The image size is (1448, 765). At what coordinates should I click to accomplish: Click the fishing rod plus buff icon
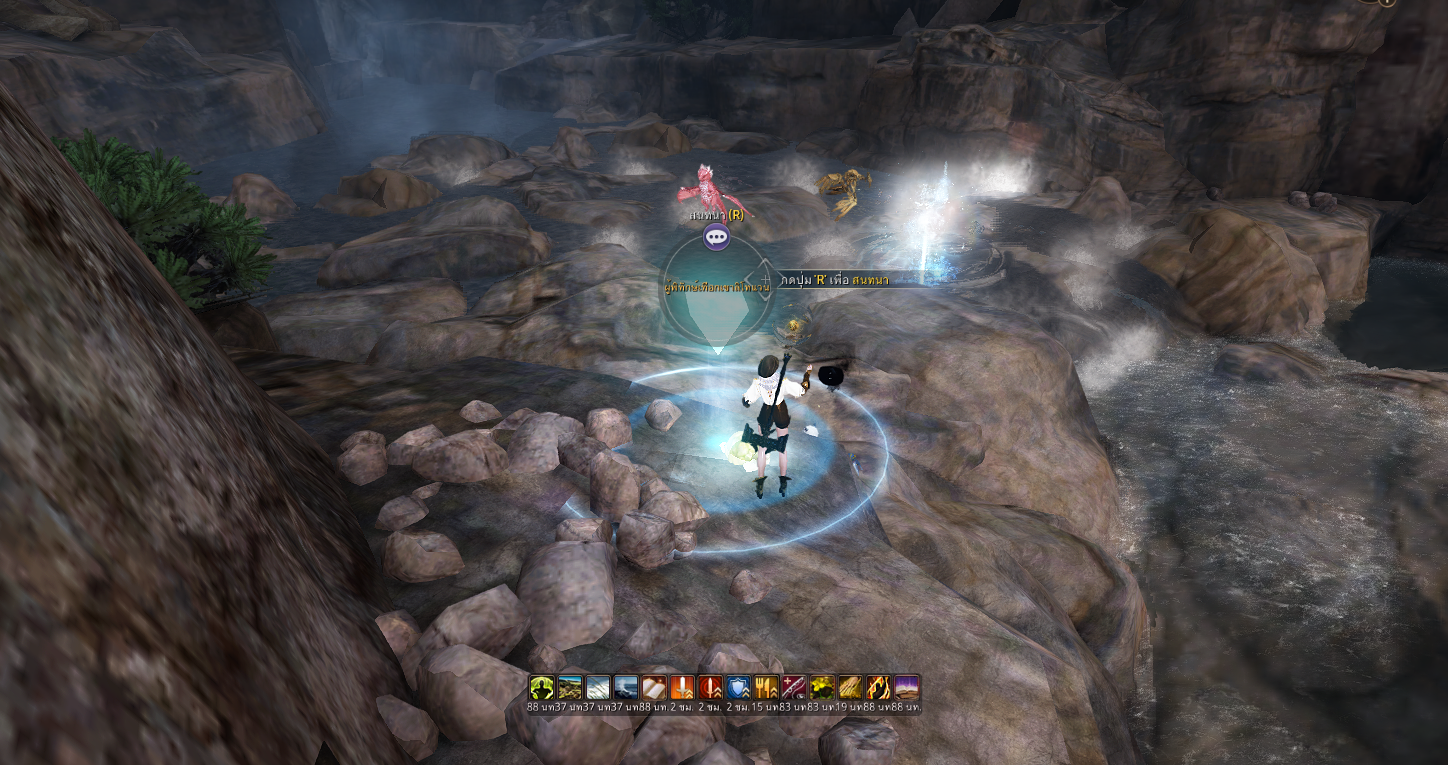pyautogui.click(x=794, y=687)
